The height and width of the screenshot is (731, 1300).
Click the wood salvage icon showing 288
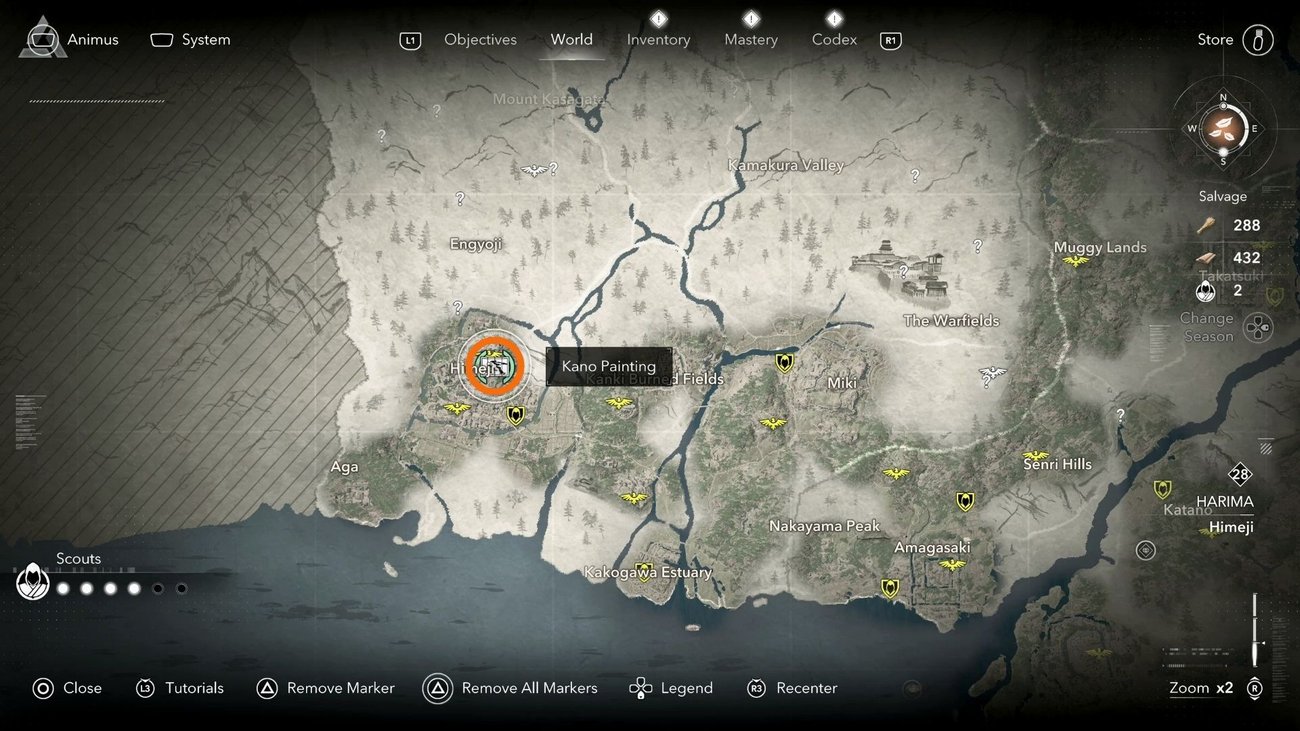pos(1205,224)
